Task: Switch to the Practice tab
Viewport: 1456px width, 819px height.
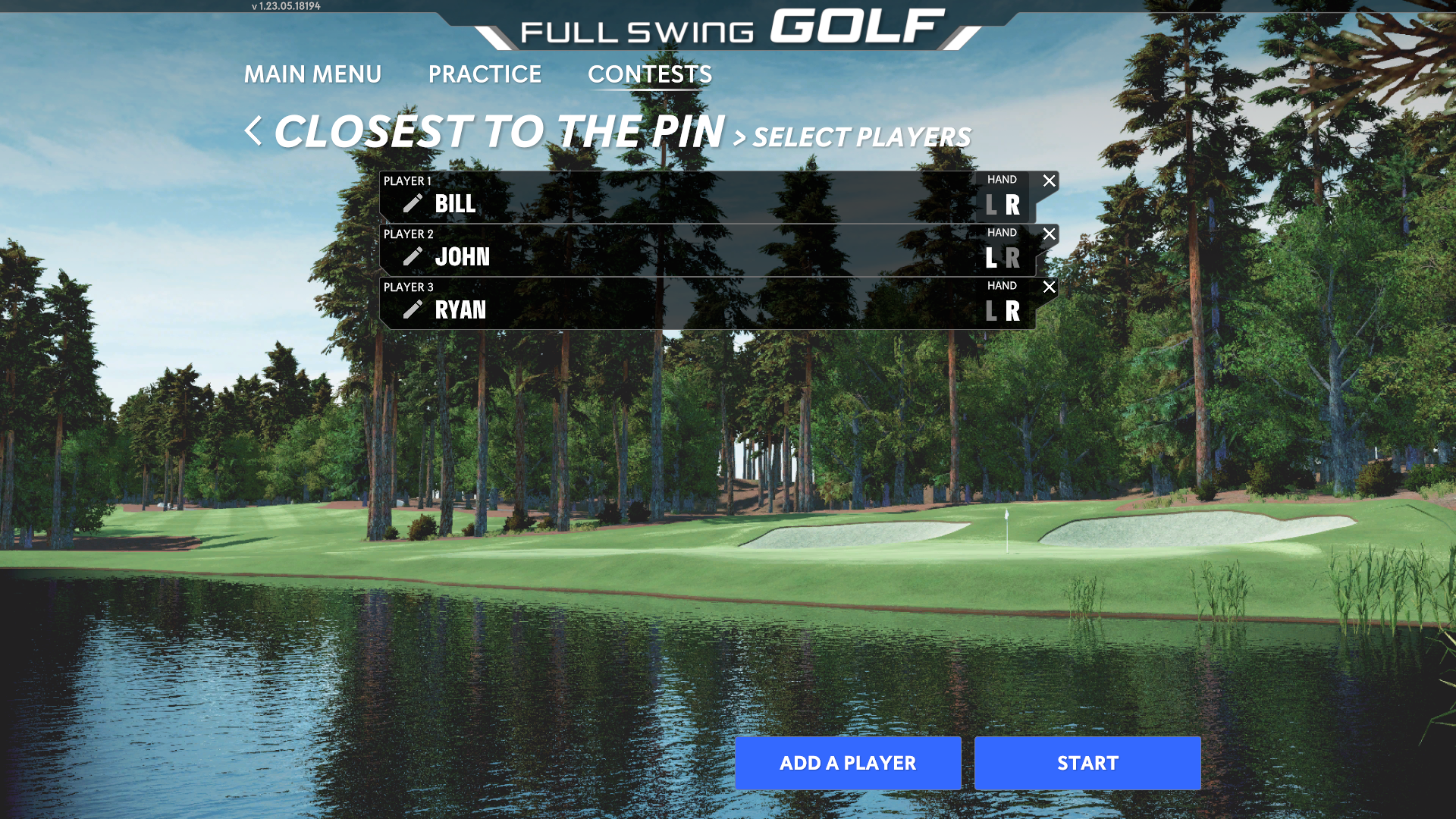Action: (x=485, y=74)
